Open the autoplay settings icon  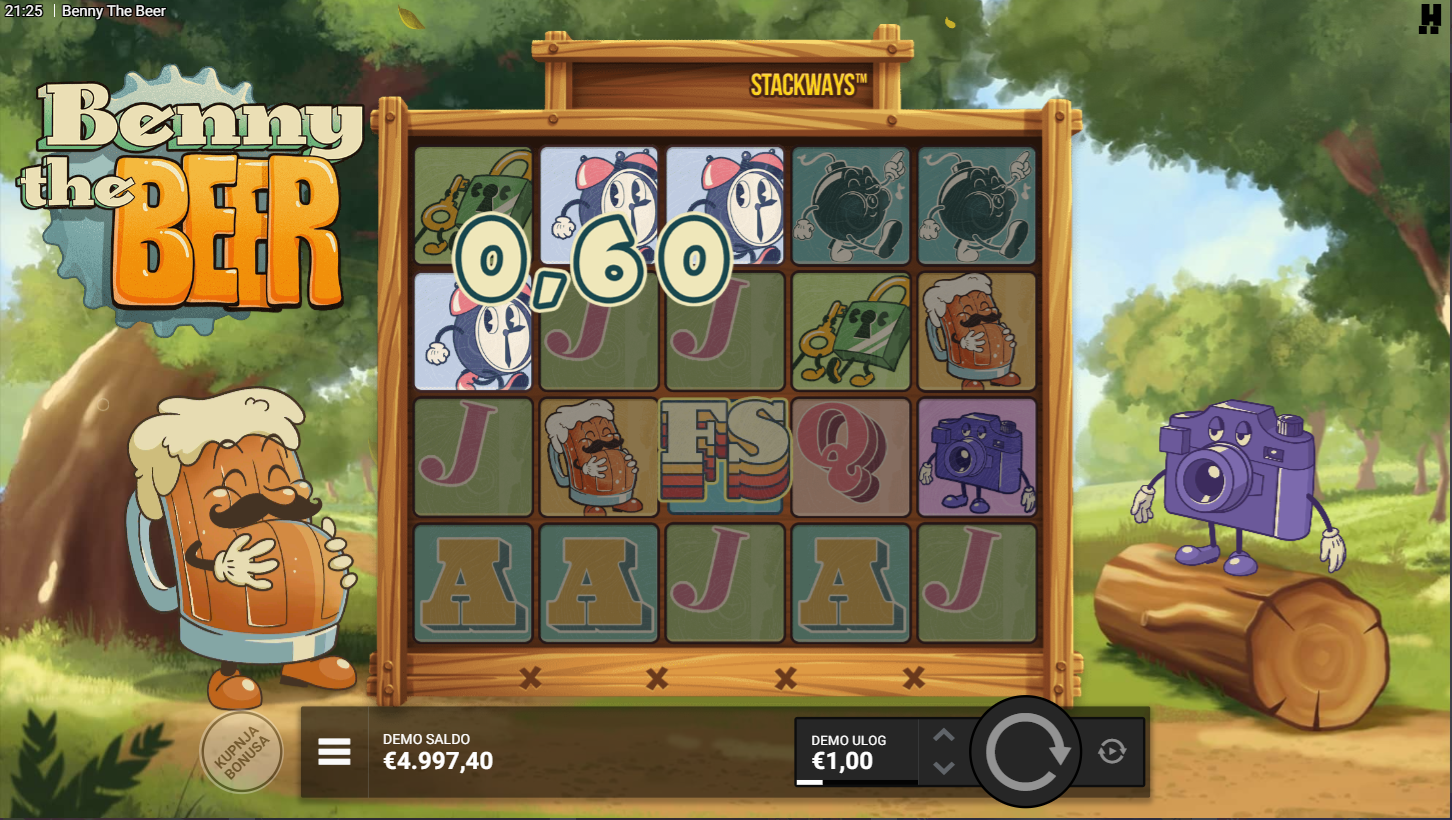pyautogui.click(x=1111, y=751)
